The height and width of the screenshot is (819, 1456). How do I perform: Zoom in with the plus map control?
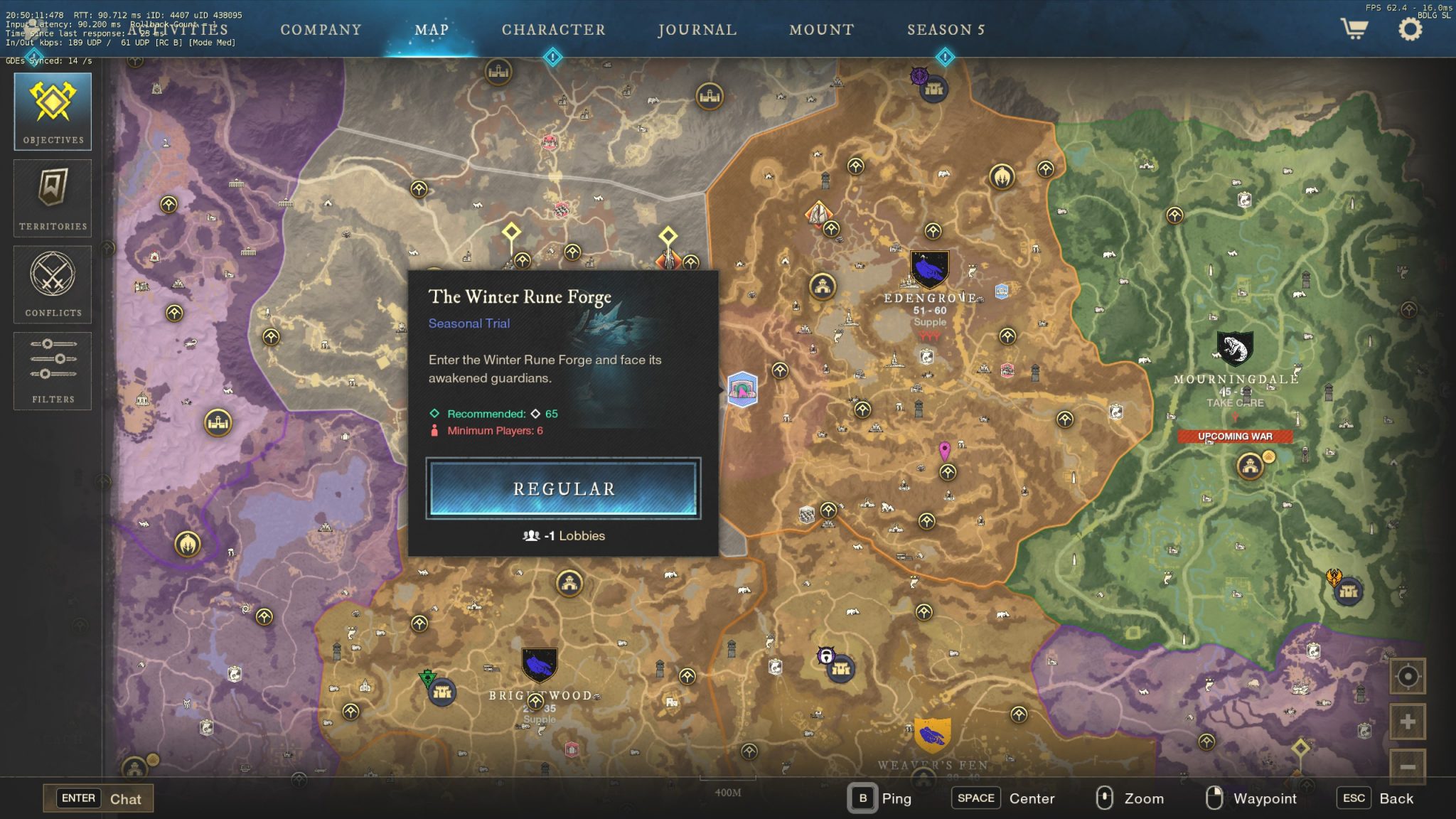pyautogui.click(x=1408, y=720)
